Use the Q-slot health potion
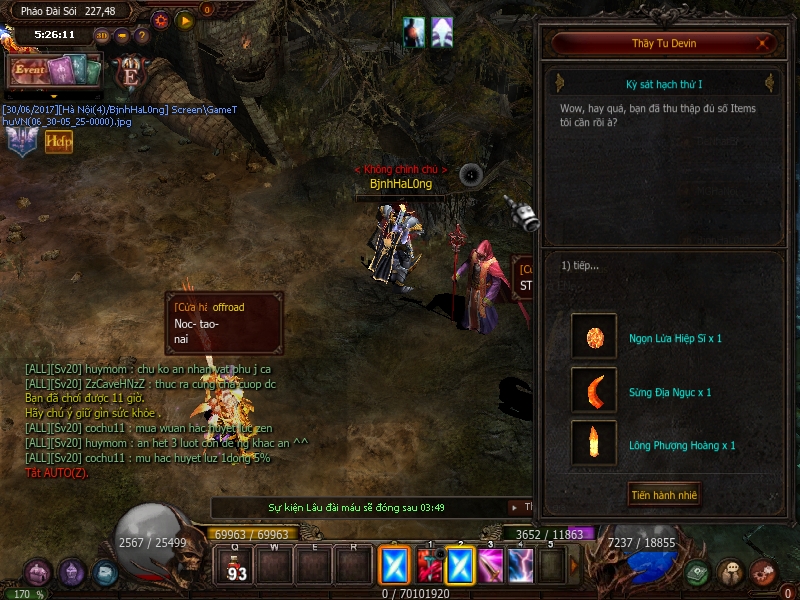This screenshot has height=600, width=800. (237, 567)
